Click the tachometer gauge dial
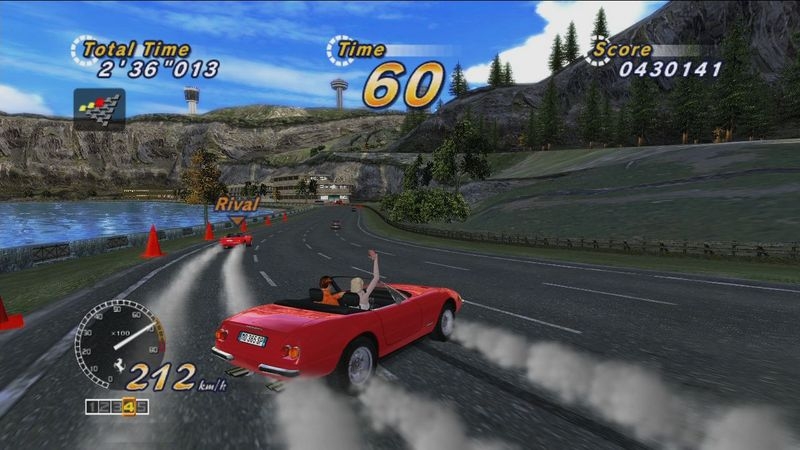The width and height of the screenshot is (800, 450). coord(119,344)
